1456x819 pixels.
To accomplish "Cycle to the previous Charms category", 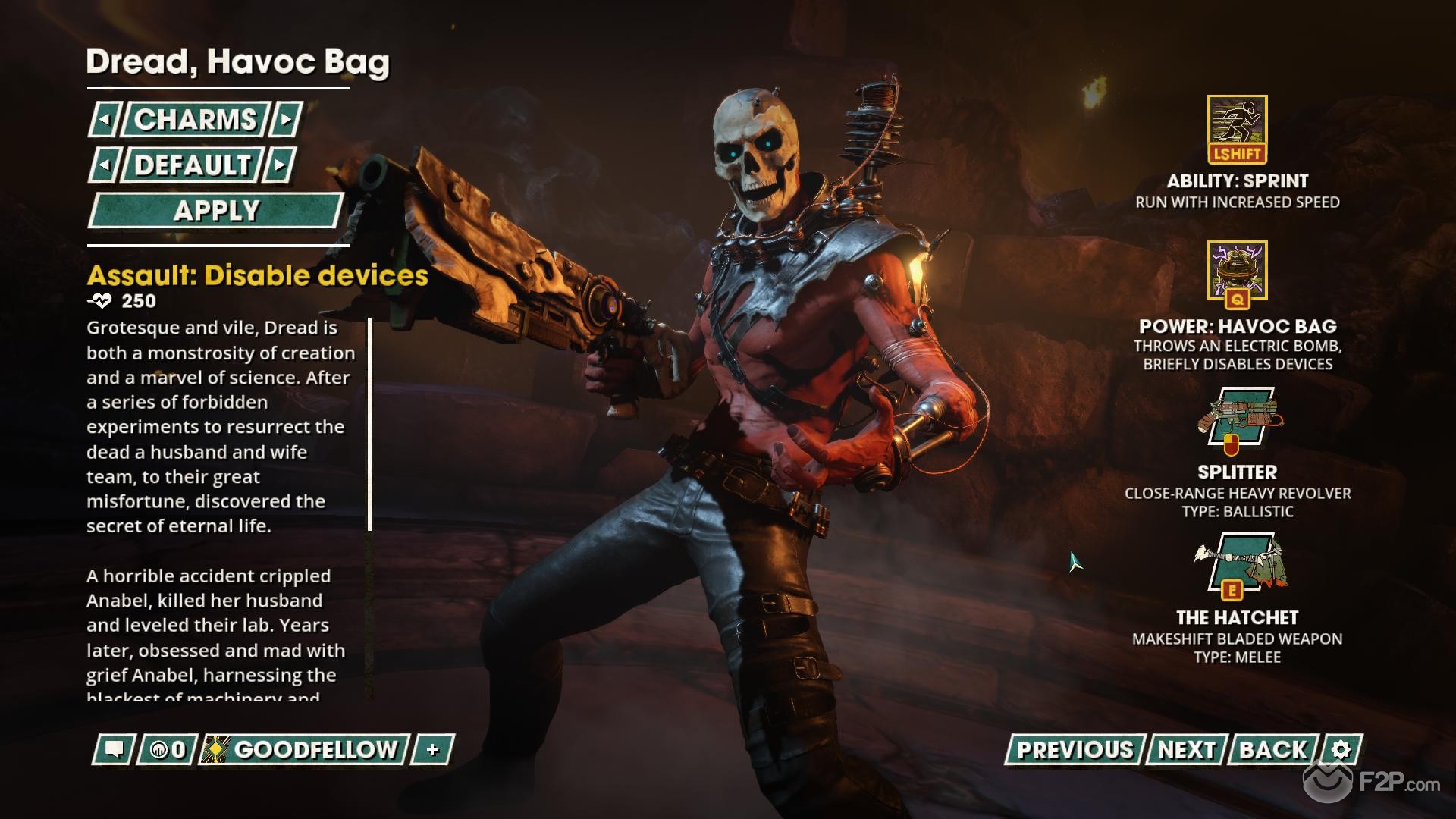I will tap(105, 120).
